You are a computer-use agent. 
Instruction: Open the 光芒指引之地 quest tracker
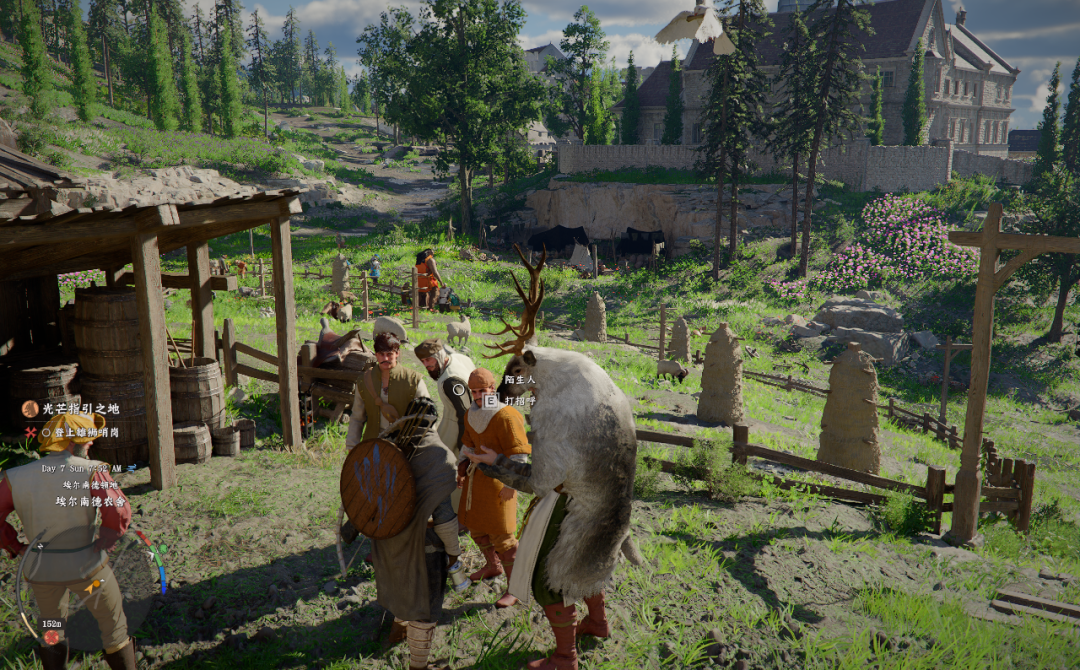[x=81, y=408]
